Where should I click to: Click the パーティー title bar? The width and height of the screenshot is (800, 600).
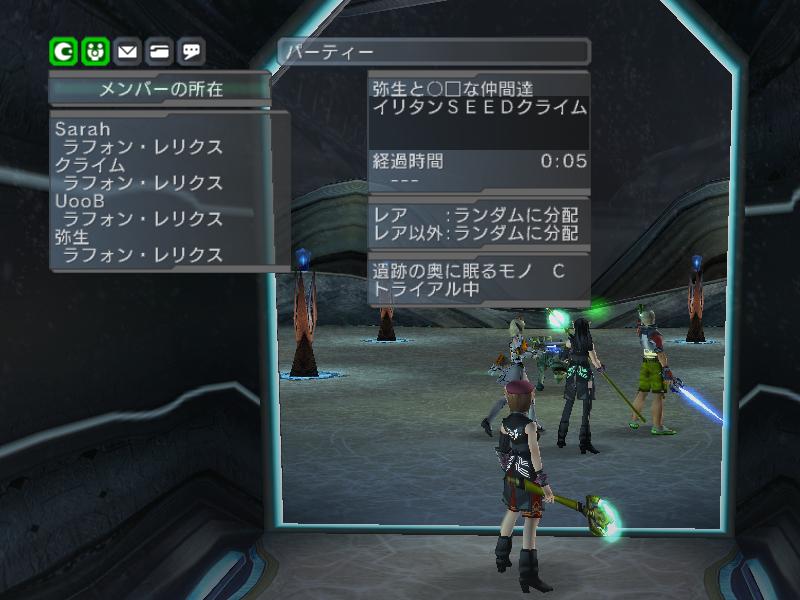click(x=434, y=51)
